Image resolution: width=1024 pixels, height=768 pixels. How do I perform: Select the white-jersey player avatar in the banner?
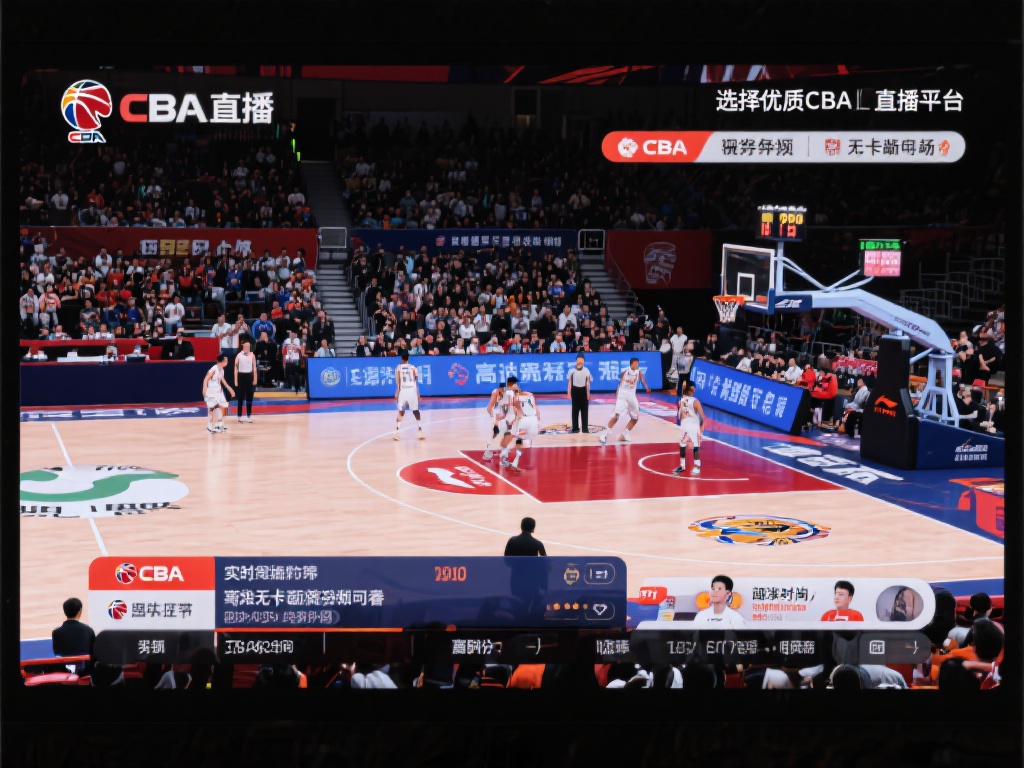tap(719, 601)
